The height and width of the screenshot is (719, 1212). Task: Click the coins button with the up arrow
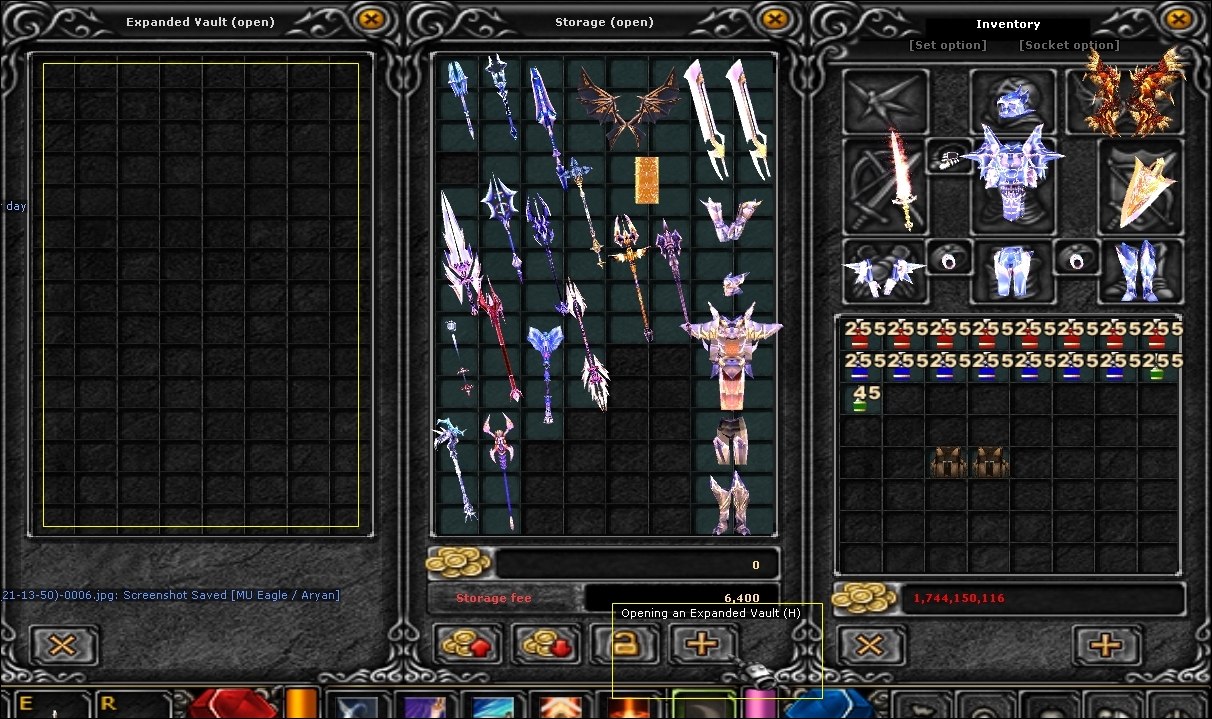(x=467, y=645)
